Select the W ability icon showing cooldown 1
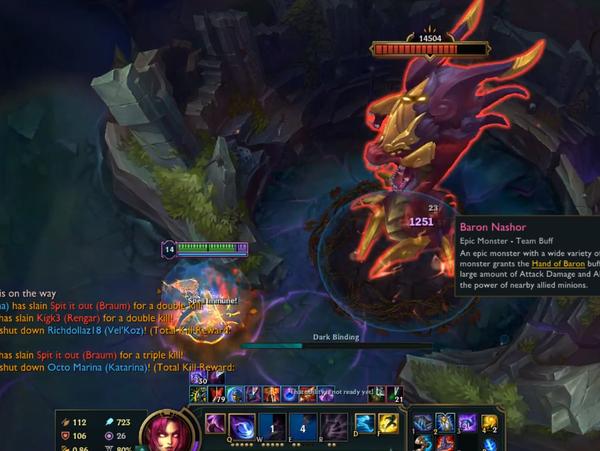 [274, 425]
